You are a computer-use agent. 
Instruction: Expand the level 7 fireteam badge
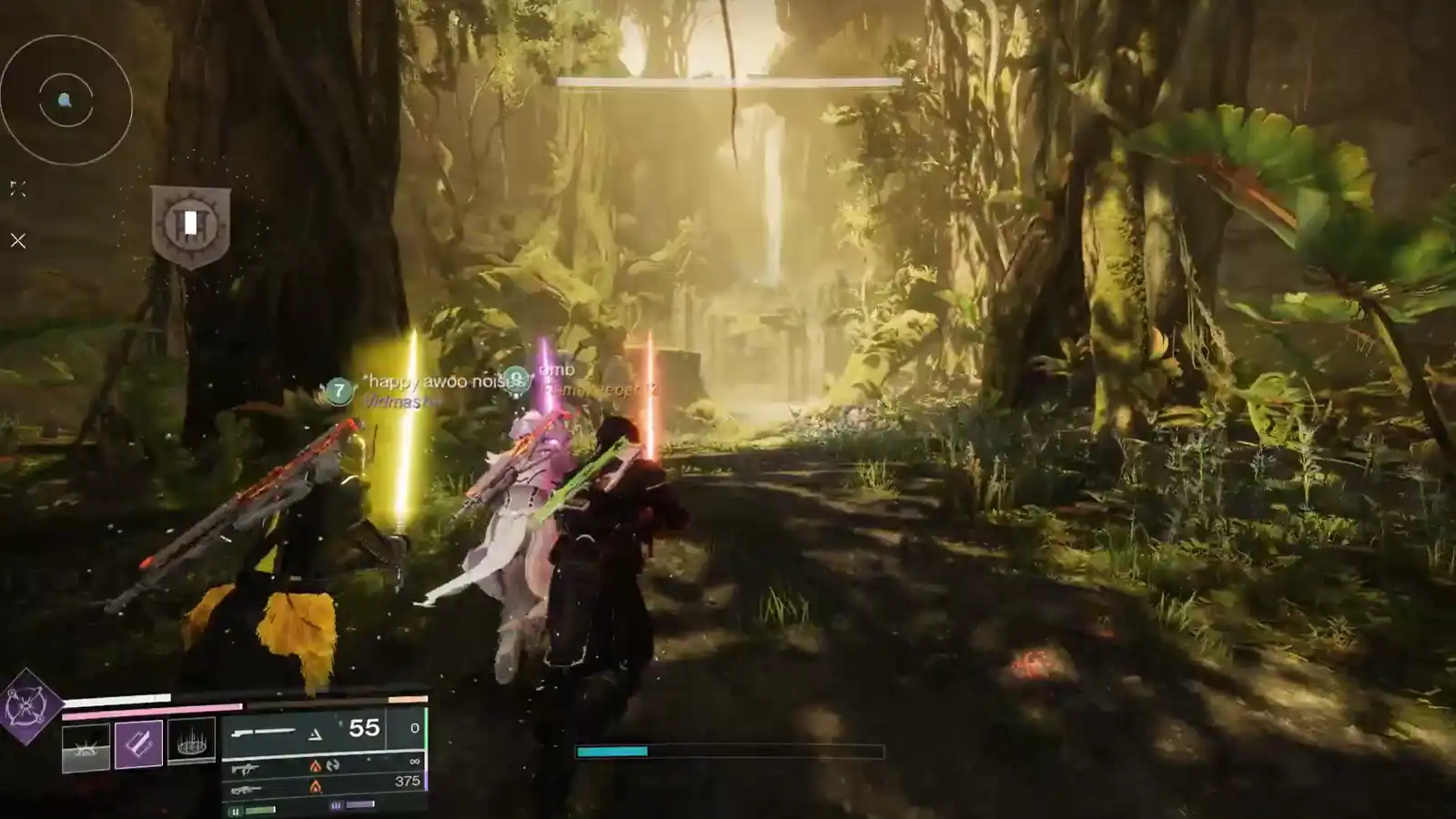(x=339, y=389)
